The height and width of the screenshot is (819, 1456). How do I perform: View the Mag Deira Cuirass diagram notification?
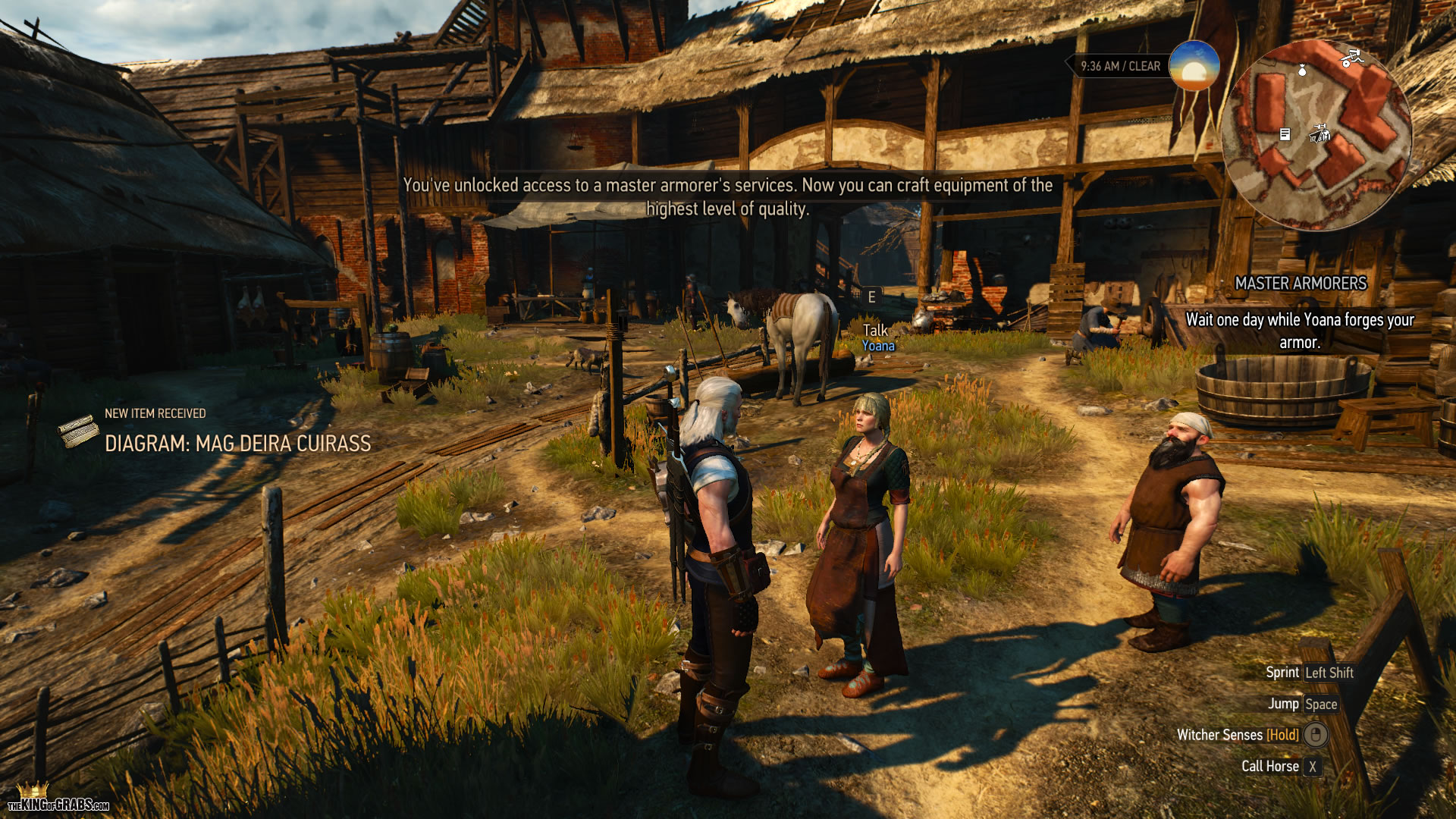(x=237, y=443)
